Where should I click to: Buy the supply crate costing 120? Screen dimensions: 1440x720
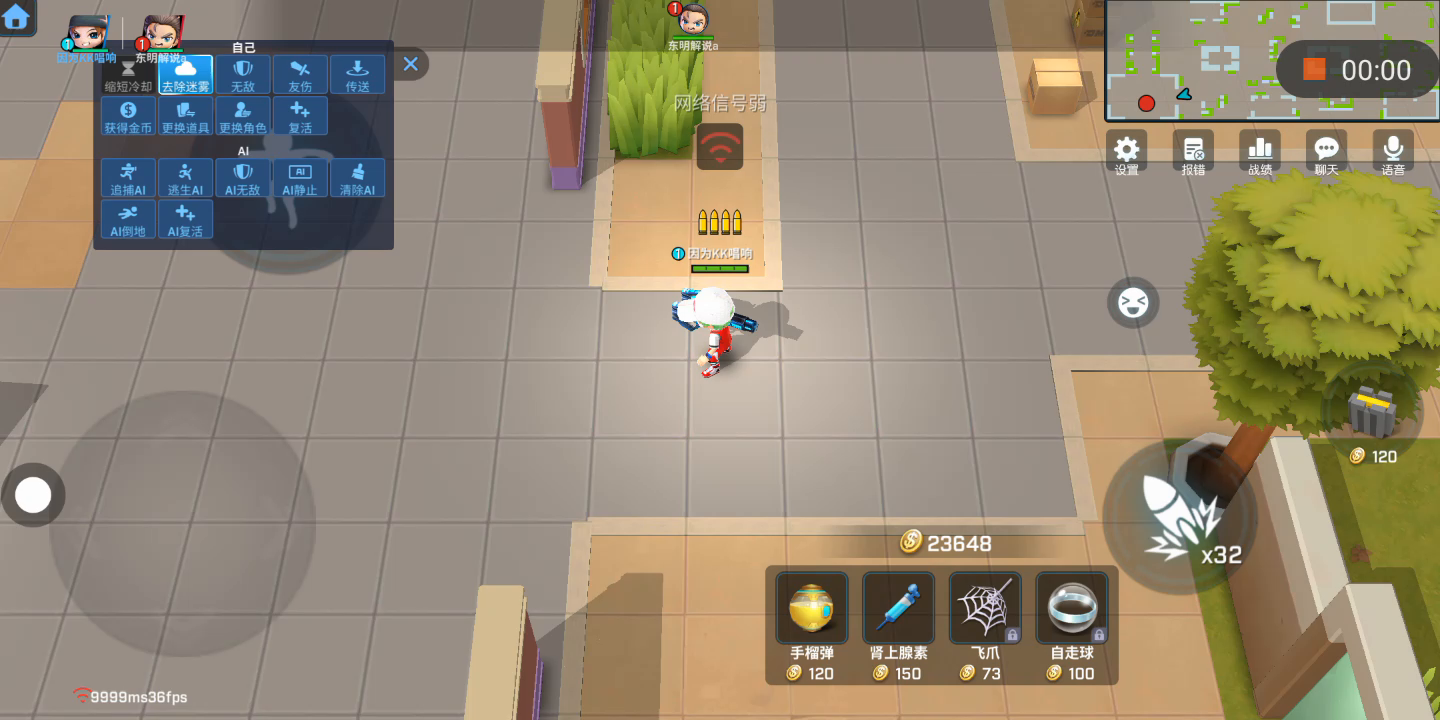pyautogui.click(x=1371, y=418)
